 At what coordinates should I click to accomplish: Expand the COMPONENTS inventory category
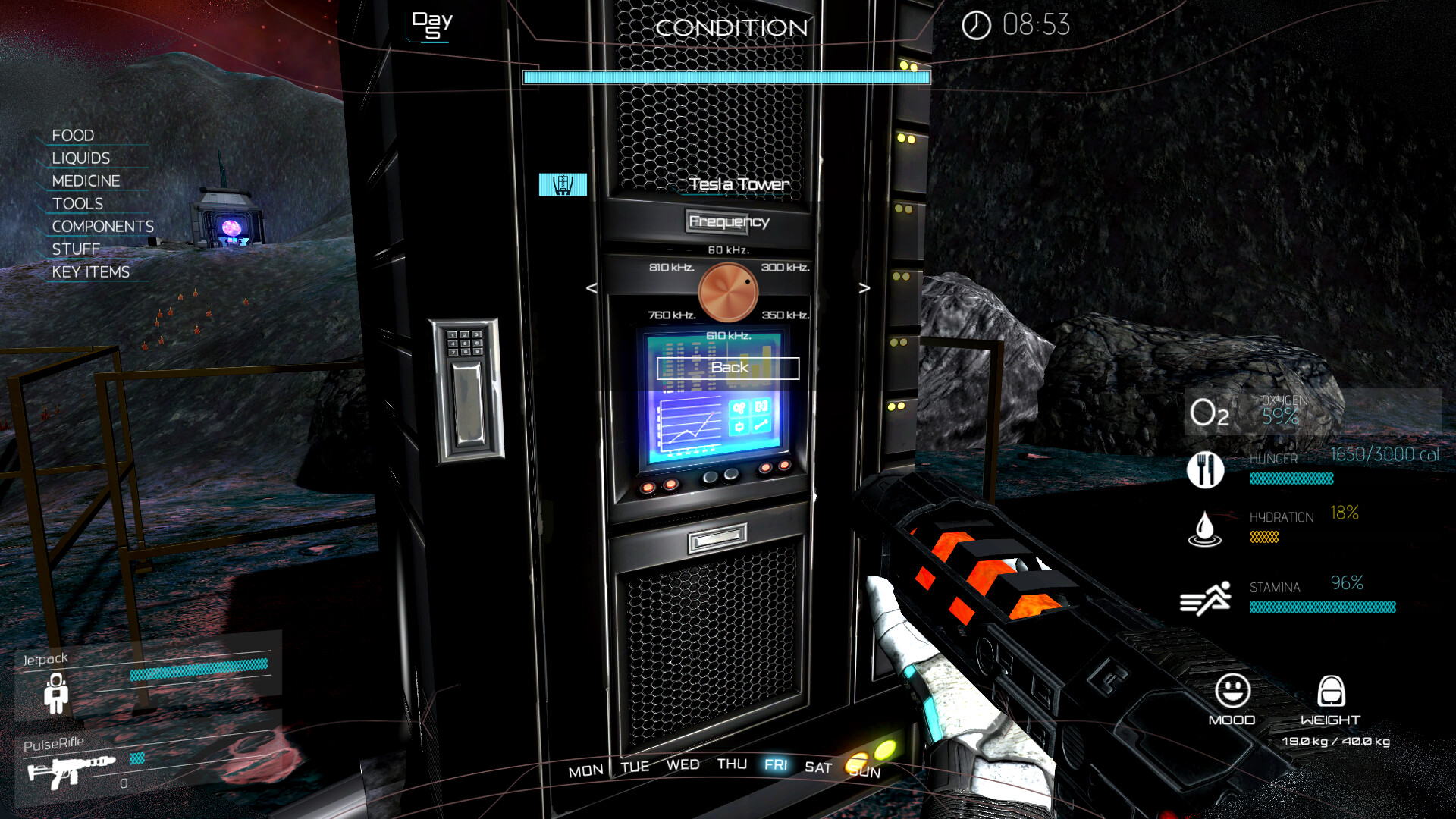[102, 226]
